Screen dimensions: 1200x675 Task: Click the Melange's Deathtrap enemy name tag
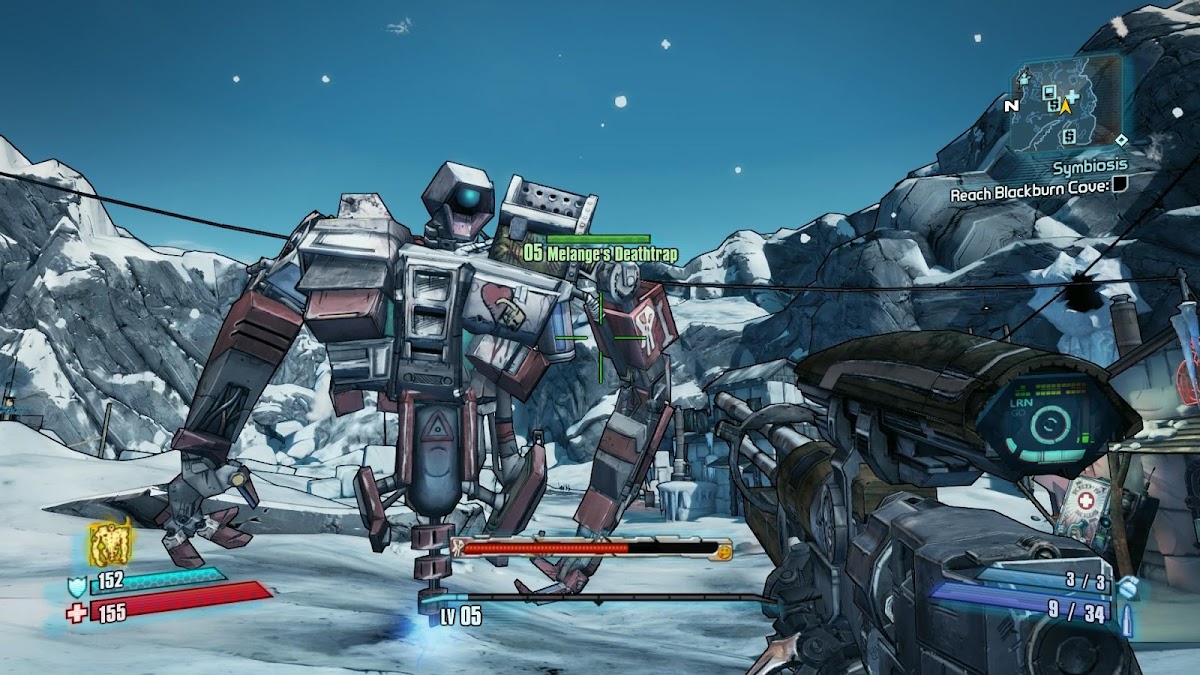[600, 254]
